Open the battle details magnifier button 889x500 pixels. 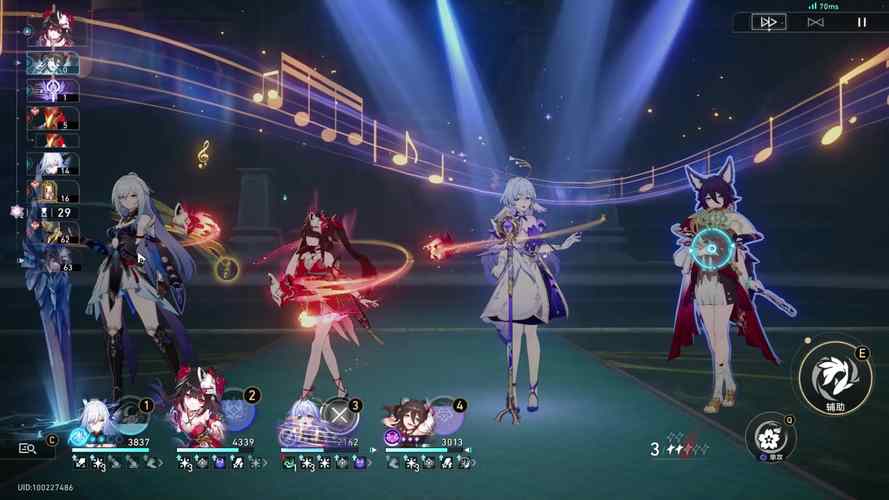click(x=29, y=449)
